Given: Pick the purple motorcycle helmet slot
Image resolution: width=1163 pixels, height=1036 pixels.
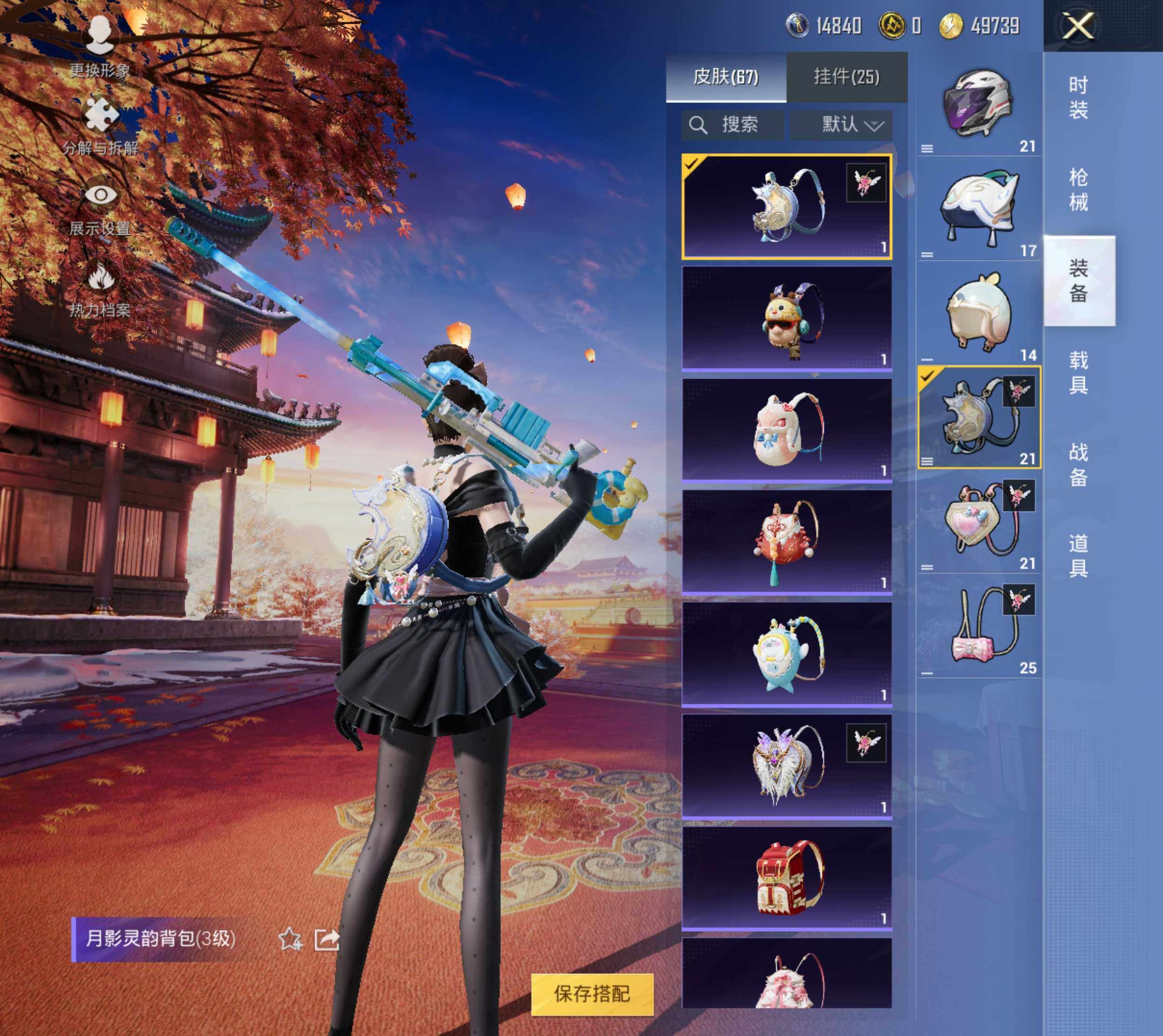Looking at the screenshot, I should 978,105.
